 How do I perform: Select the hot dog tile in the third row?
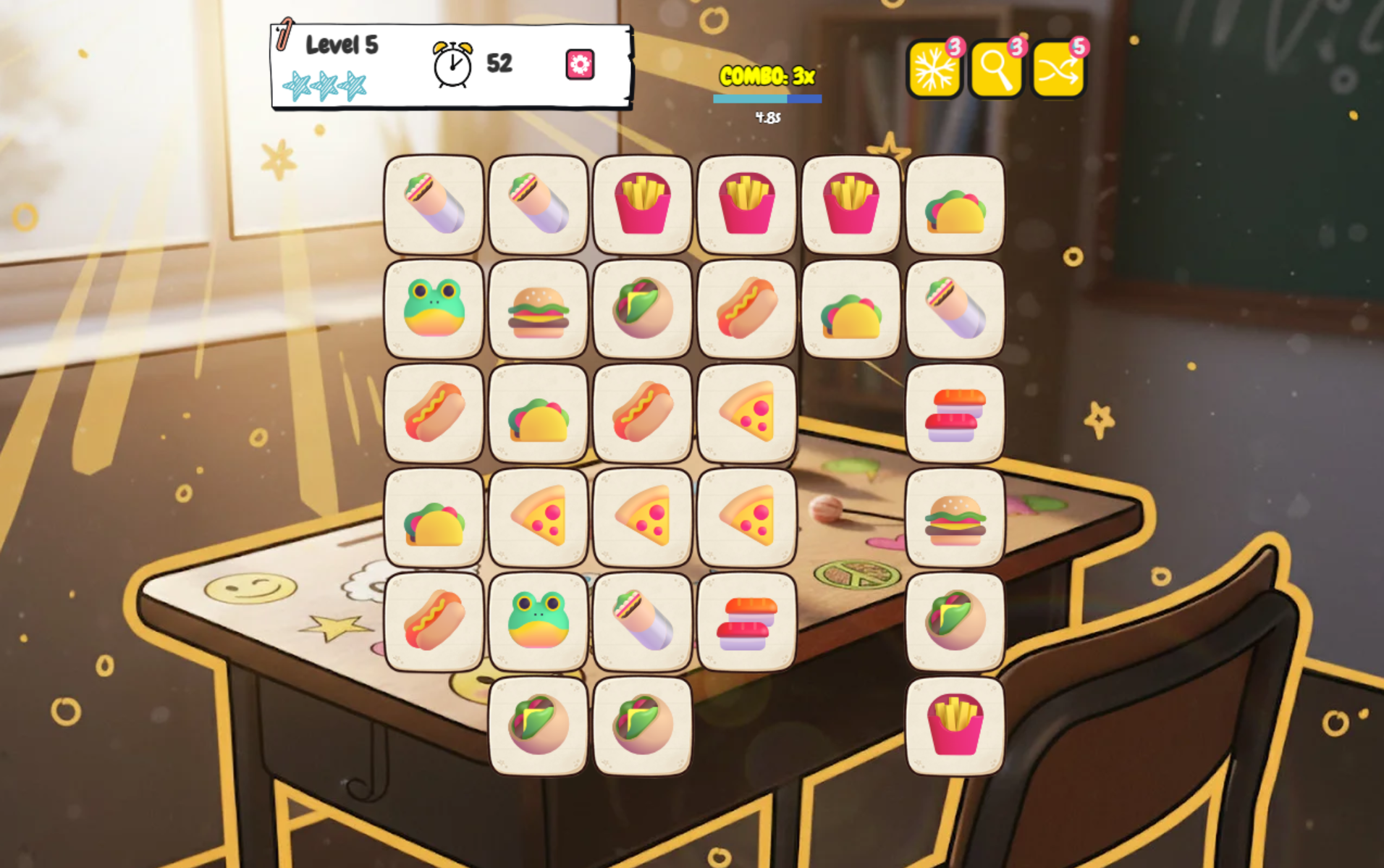point(433,414)
